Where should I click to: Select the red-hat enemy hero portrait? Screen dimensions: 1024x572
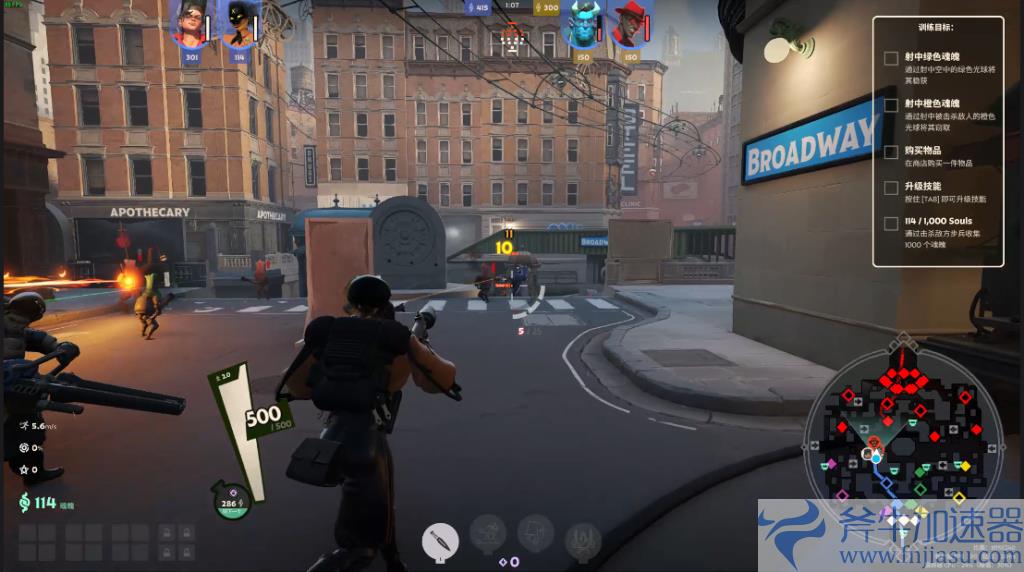[630, 24]
